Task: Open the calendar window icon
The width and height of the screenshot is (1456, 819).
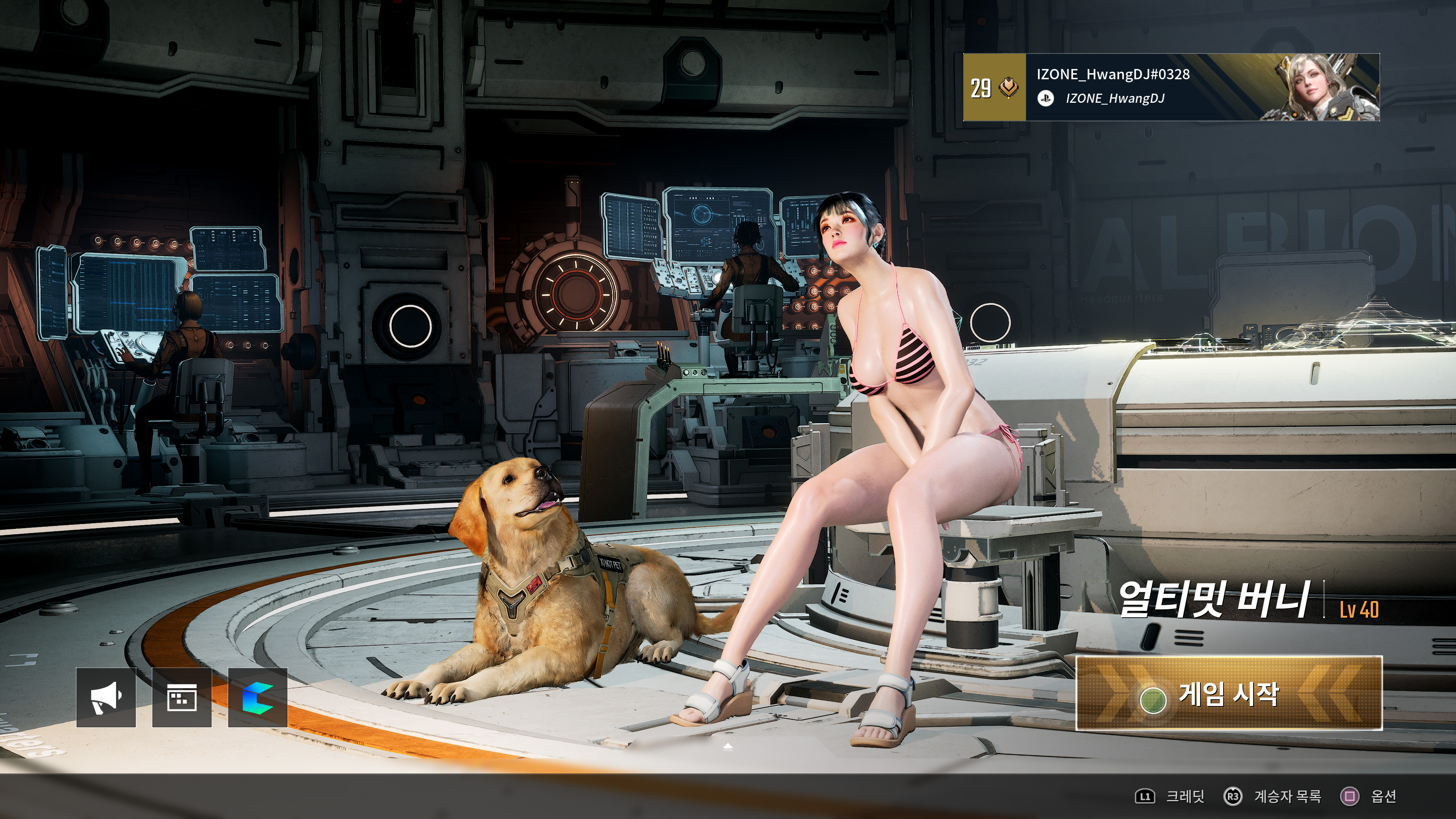Action: click(x=182, y=698)
